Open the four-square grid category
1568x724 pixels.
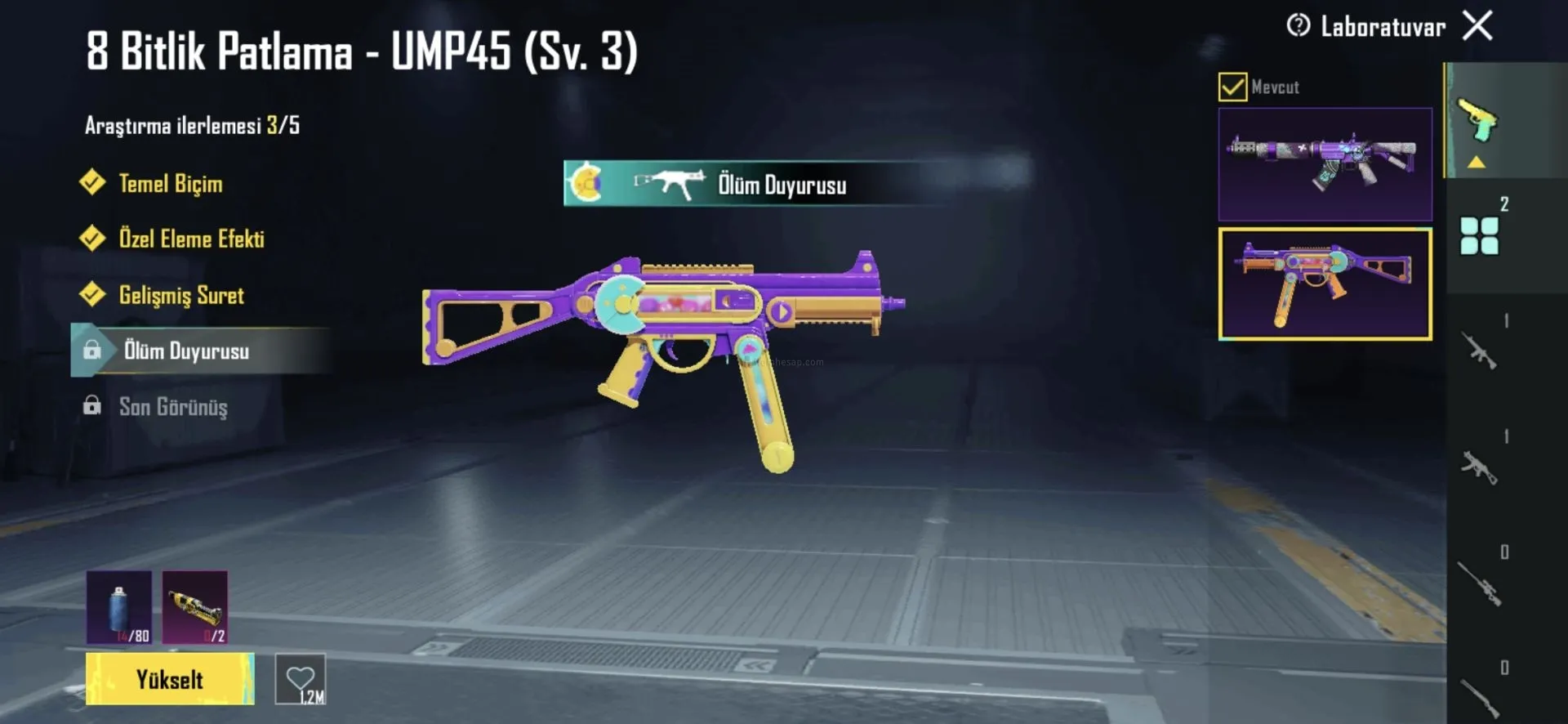(1479, 235)
